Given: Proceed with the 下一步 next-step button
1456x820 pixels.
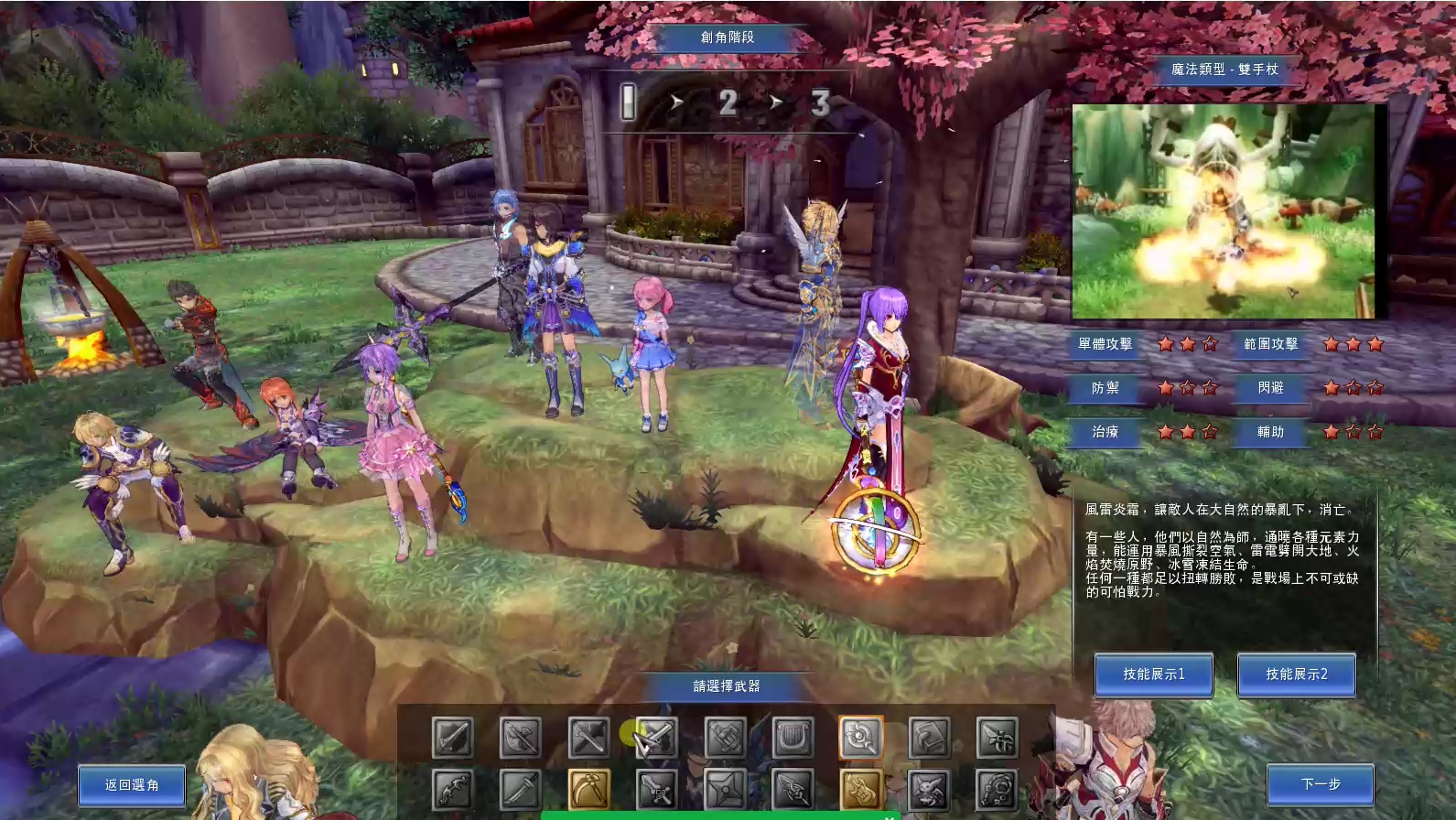Looking at the screenshot, I should (x=1320, y=784).
